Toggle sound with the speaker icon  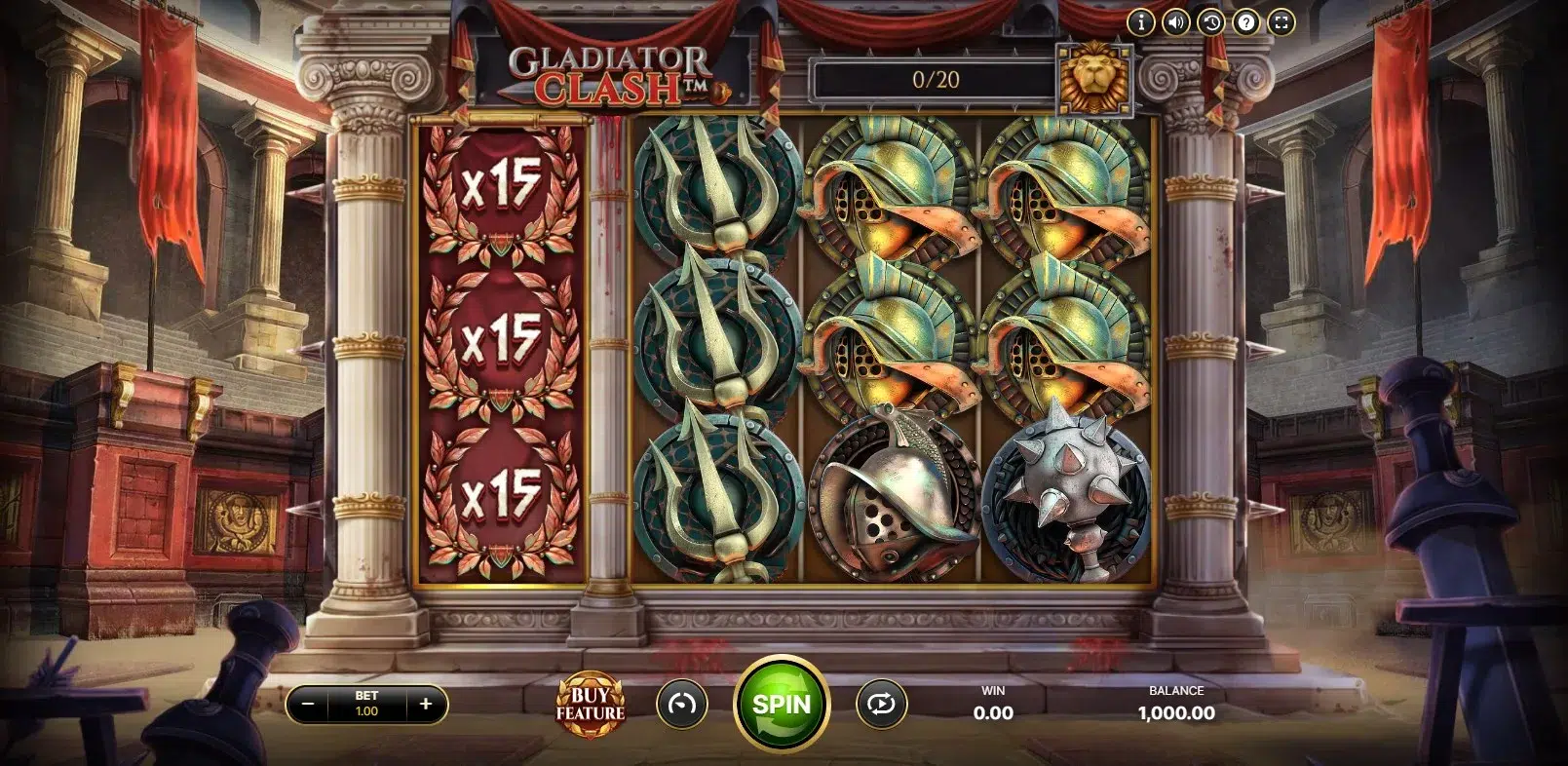1176,22
